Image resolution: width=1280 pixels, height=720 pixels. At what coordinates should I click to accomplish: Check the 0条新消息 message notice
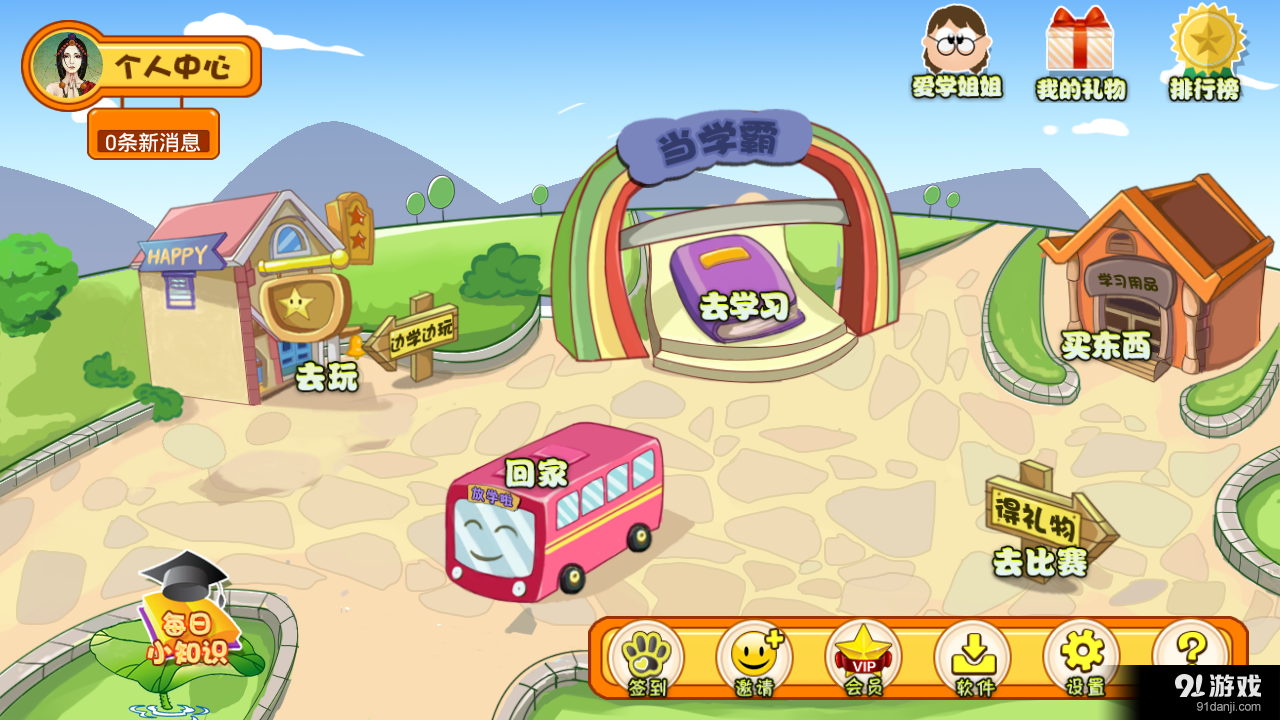tap(155, 139)
